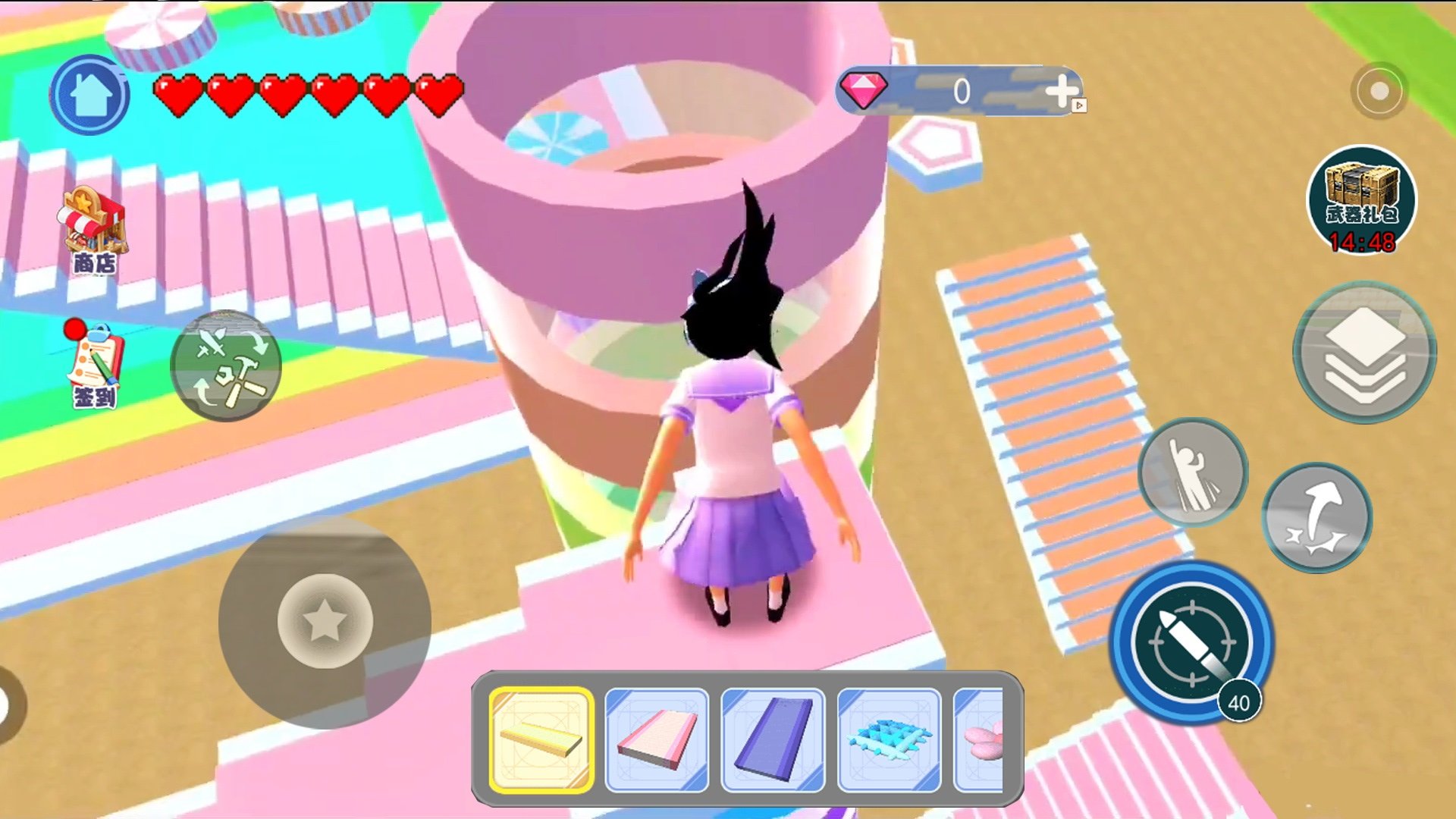Tap the blue home button
This screenshot has width=1456, height=819.
pos(89,96)
